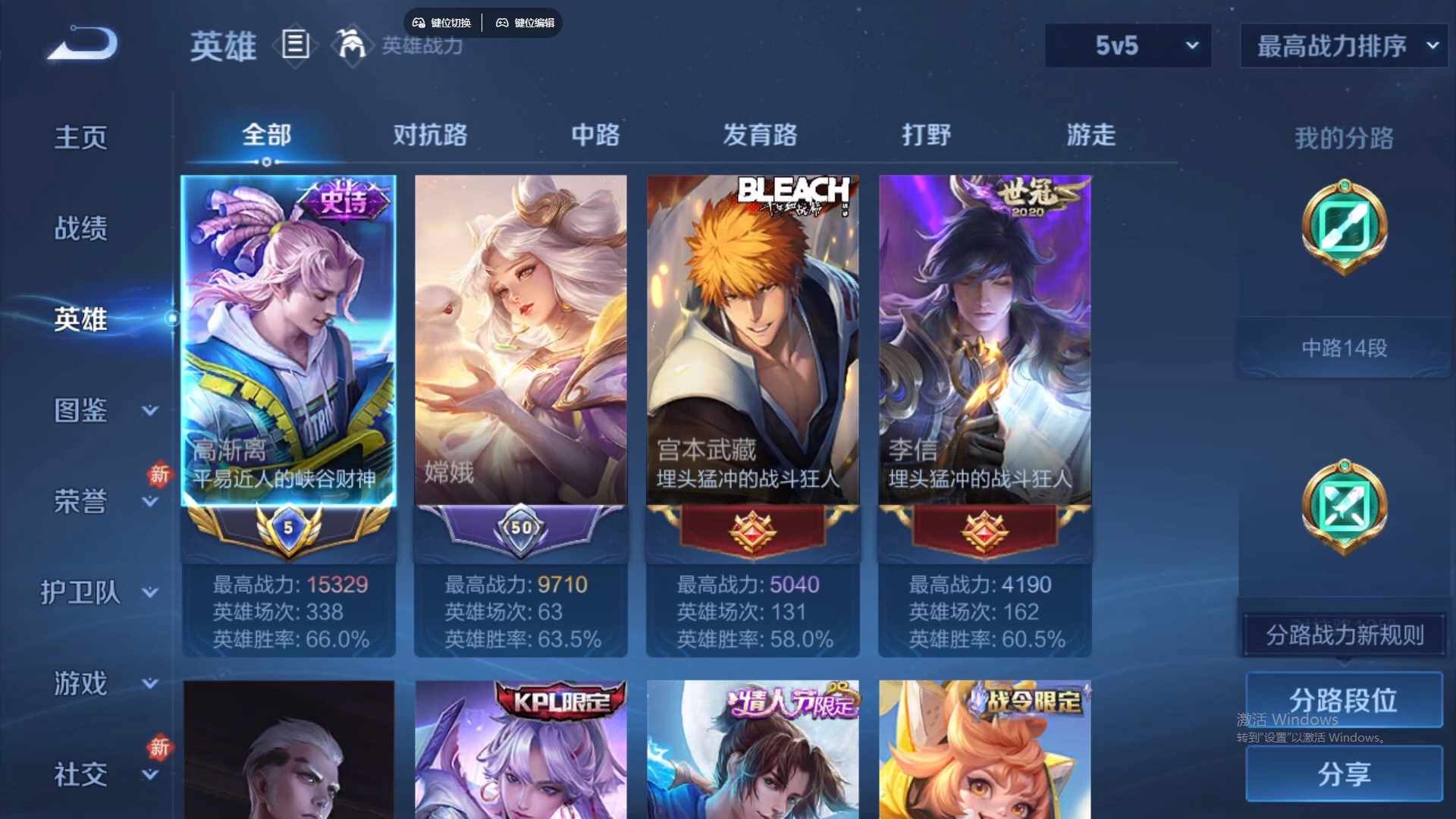The image size is (1456, 819).
Task: Select the 英雄战力 winged emblem icon
Action: (353, 45)
